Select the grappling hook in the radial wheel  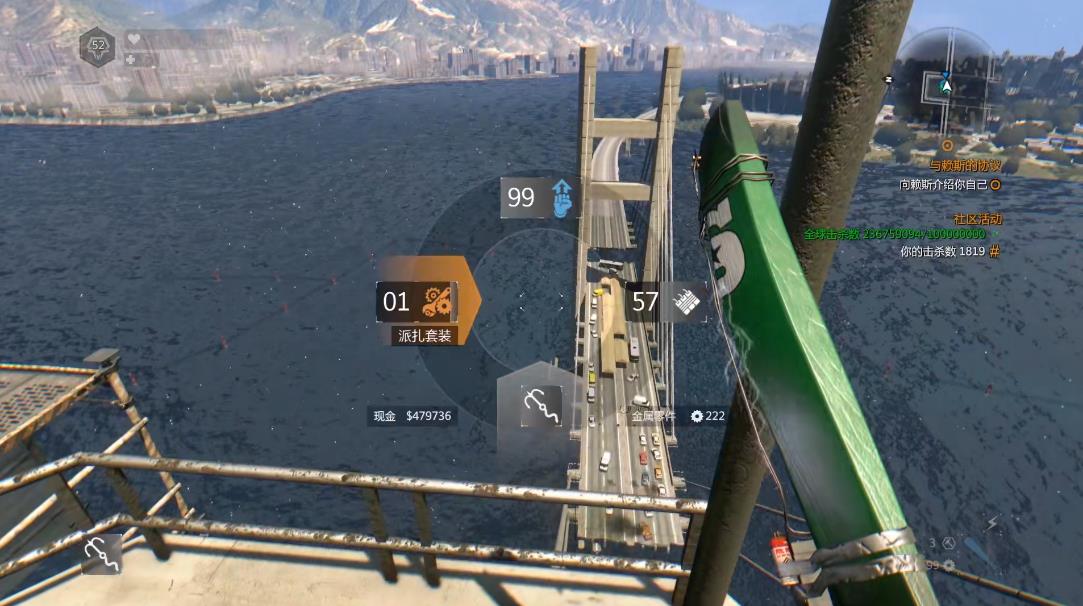pos(540,407)
